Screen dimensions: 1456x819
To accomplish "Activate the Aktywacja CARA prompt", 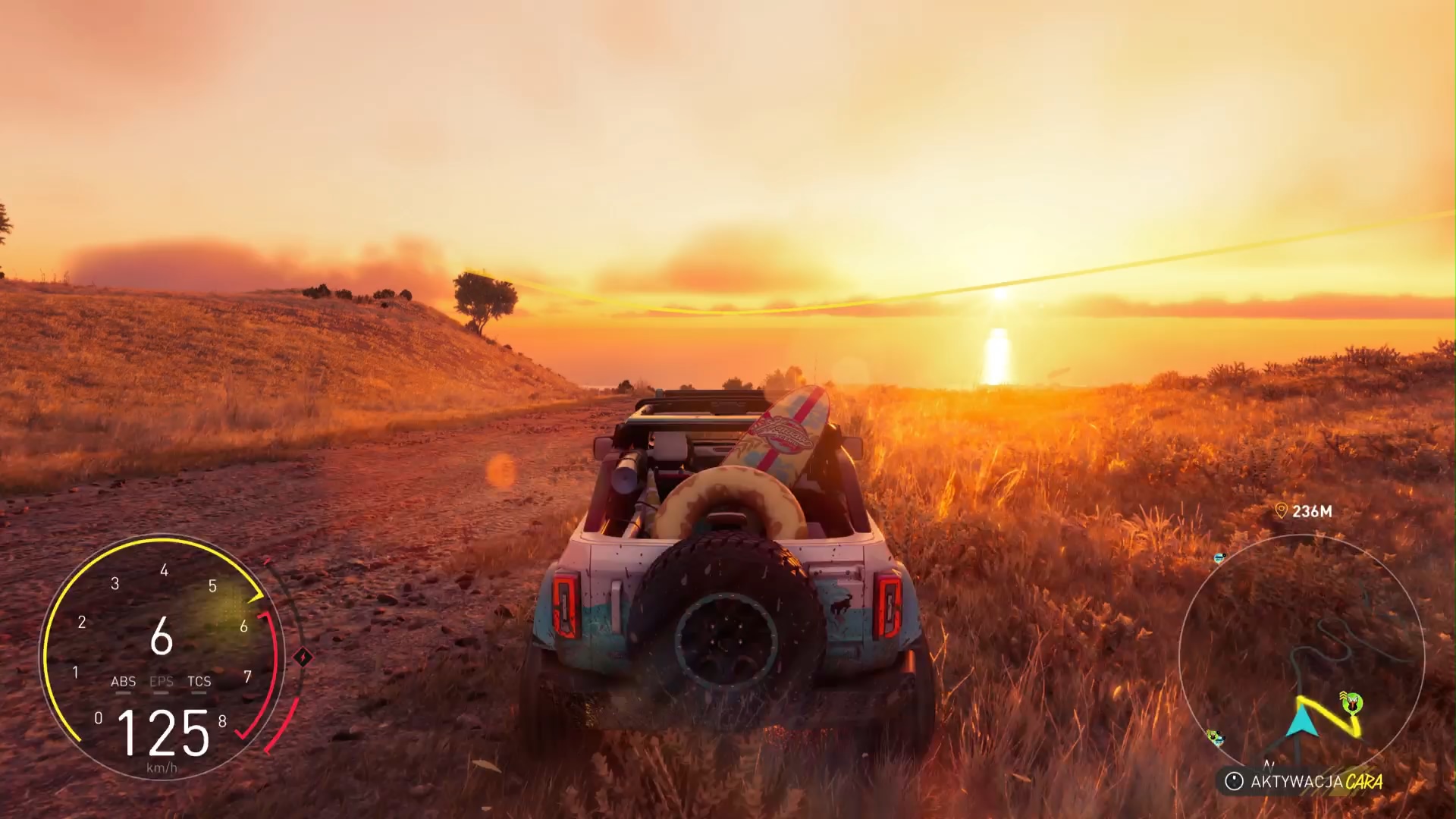I will pos(1304,781).
